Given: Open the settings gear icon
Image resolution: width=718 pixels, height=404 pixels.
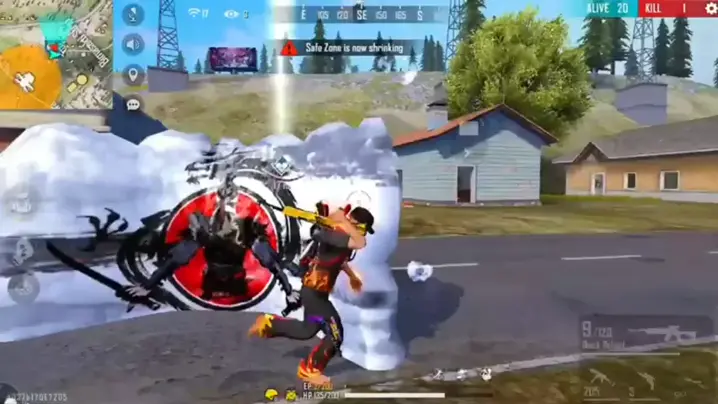Looking at the screenshot, I should [710, 9].
